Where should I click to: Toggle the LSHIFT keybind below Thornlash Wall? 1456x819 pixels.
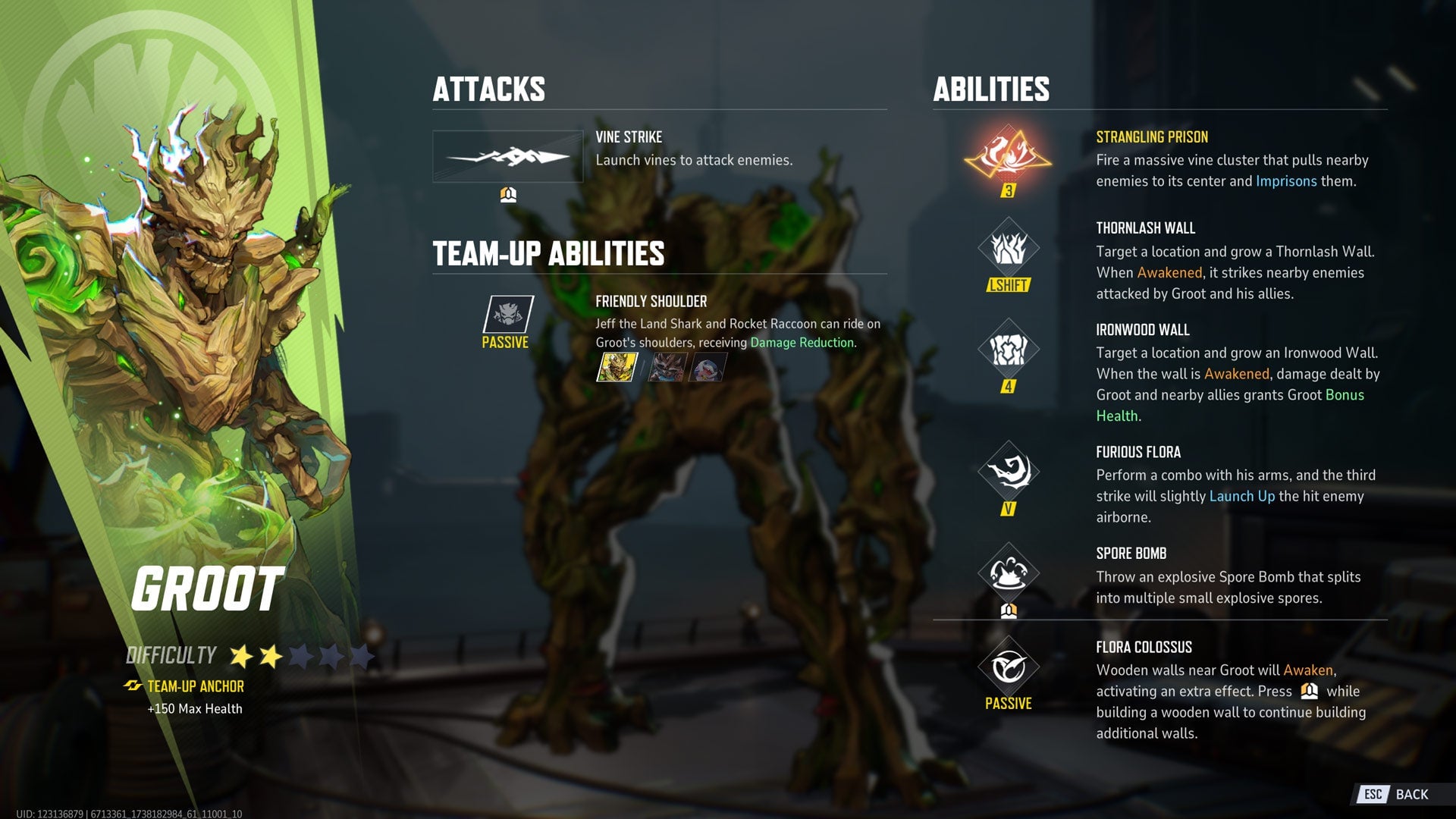click(x=1009, y=285)
